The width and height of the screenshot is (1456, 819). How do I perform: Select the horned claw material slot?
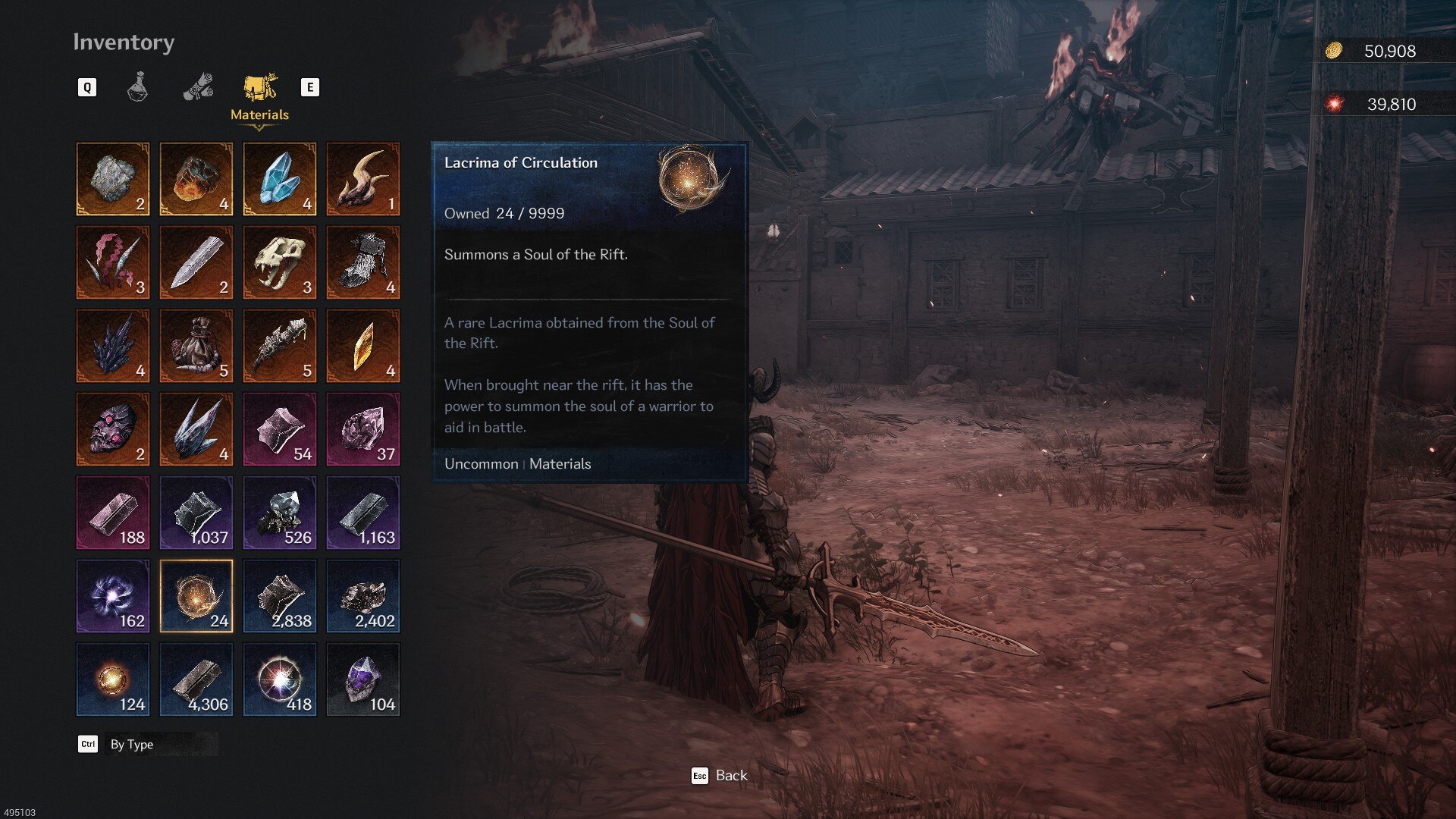(x=363, y=179)
